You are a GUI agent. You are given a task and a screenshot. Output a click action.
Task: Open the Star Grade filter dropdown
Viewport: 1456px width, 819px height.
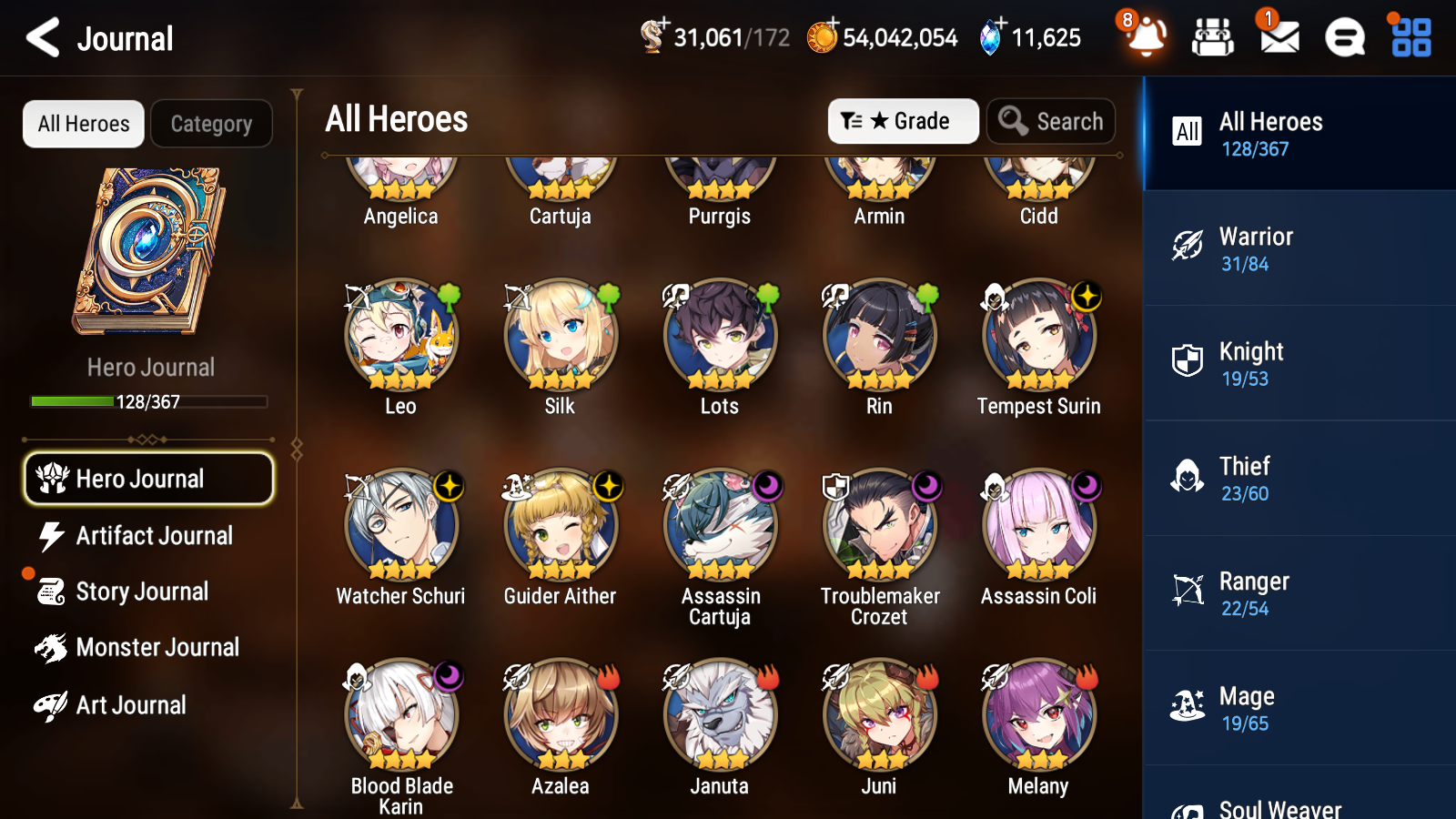tap(903, 121)
